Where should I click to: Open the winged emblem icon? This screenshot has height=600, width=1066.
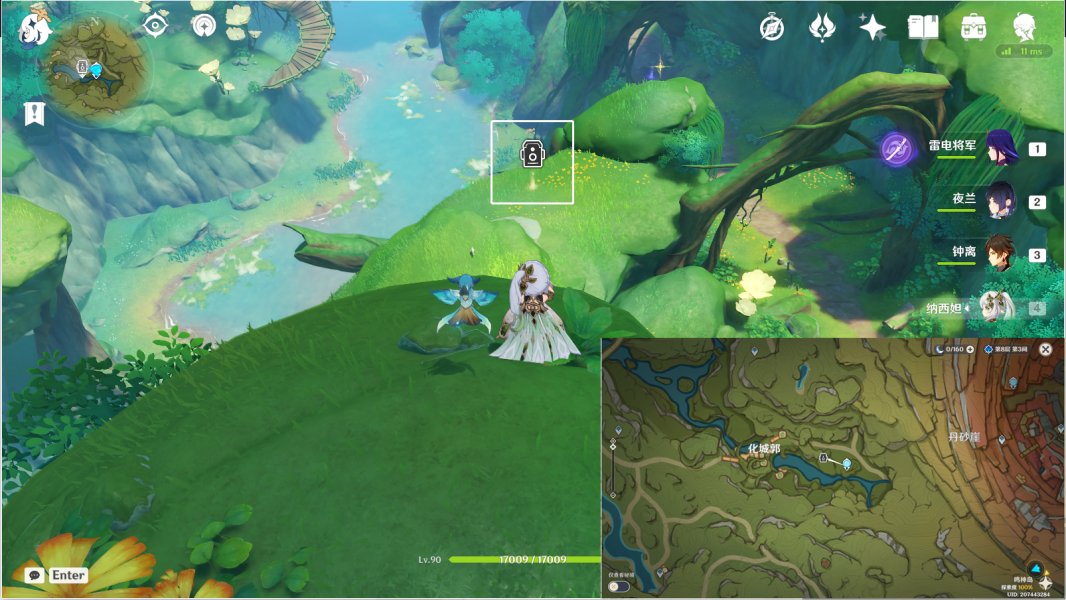pyautogui.click(x=822, y=28)
